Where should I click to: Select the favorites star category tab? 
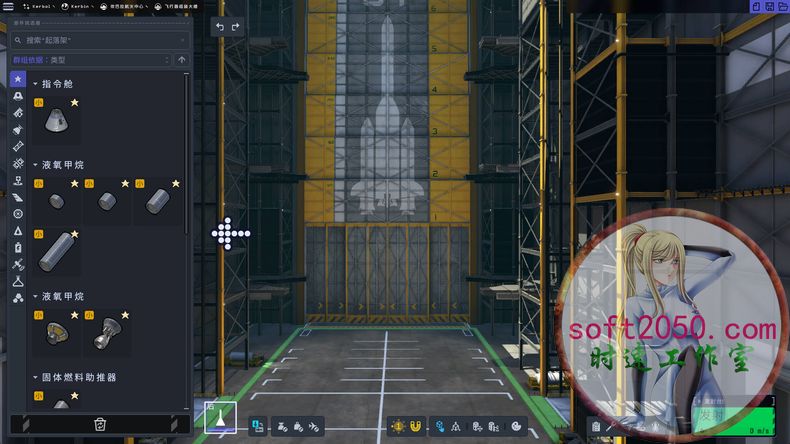pyautogui.click(x=18, y=79)
